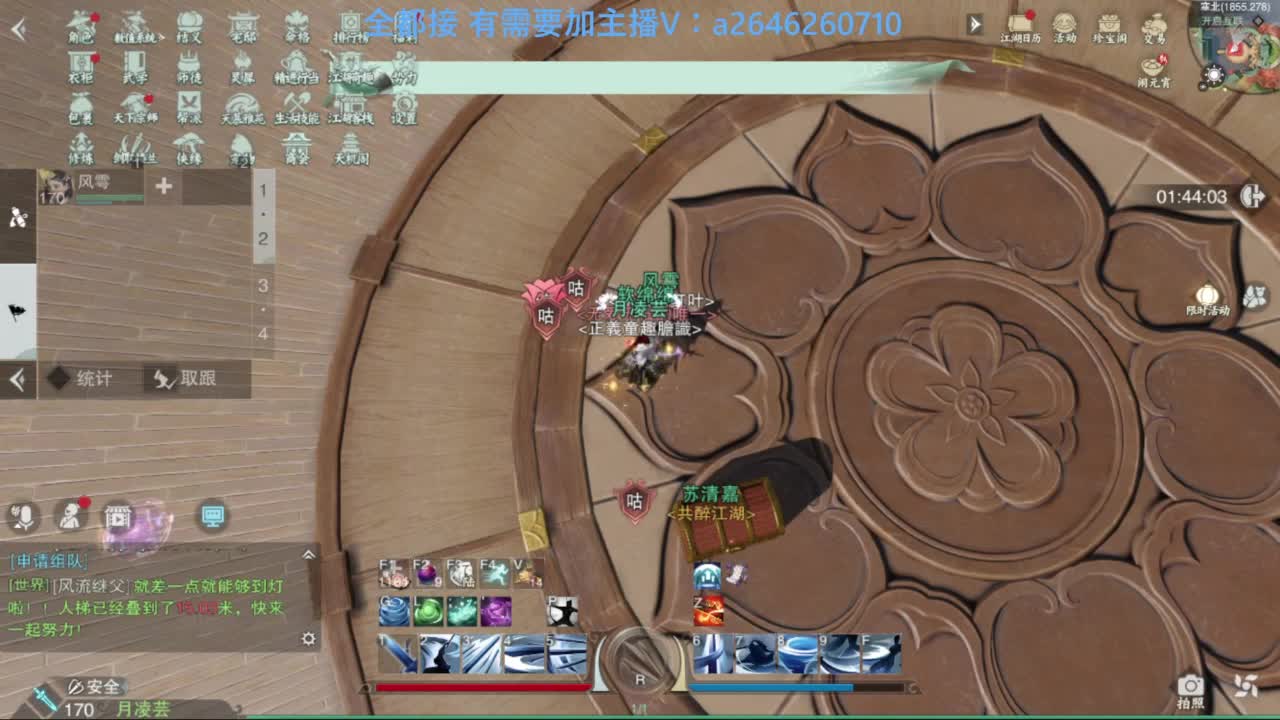Toggle the video recording icon near chat
This screenshot has width=1280, height=720.
click(117, 517)
